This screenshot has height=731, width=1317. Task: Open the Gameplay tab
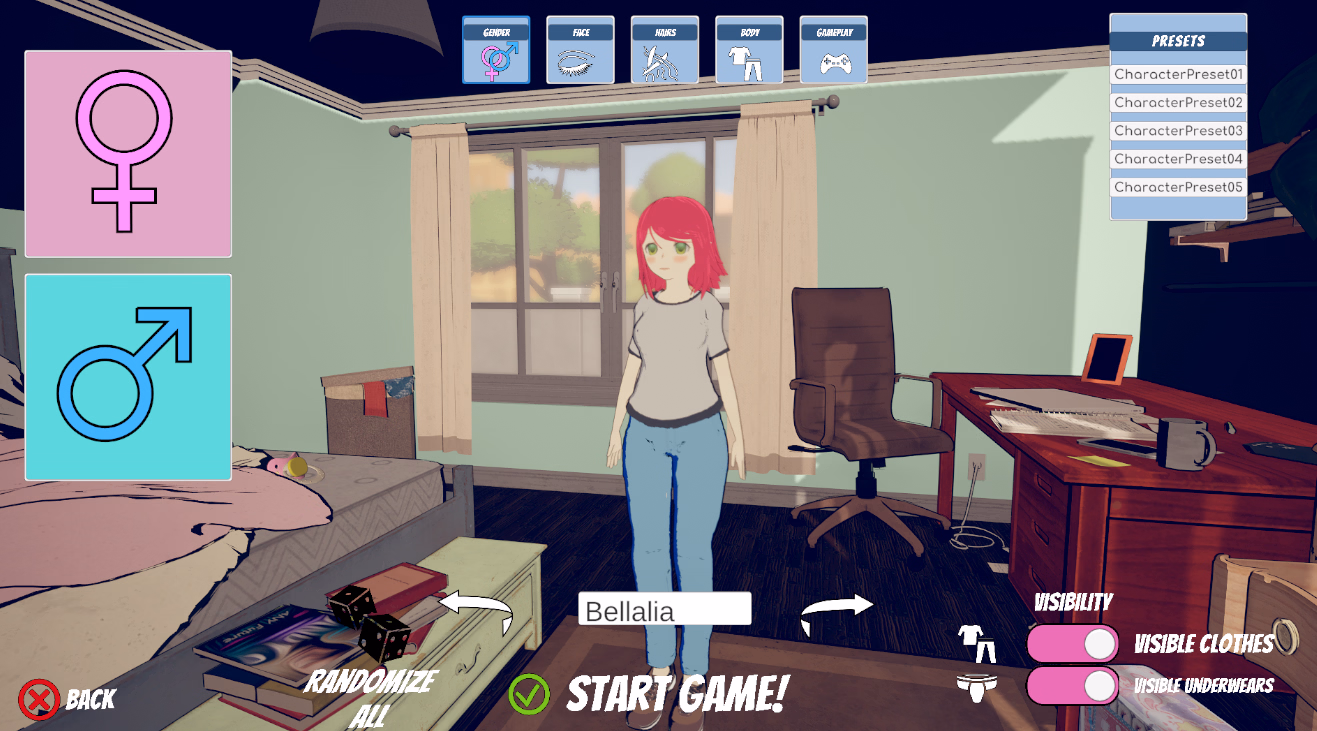(x=833, y=50)
